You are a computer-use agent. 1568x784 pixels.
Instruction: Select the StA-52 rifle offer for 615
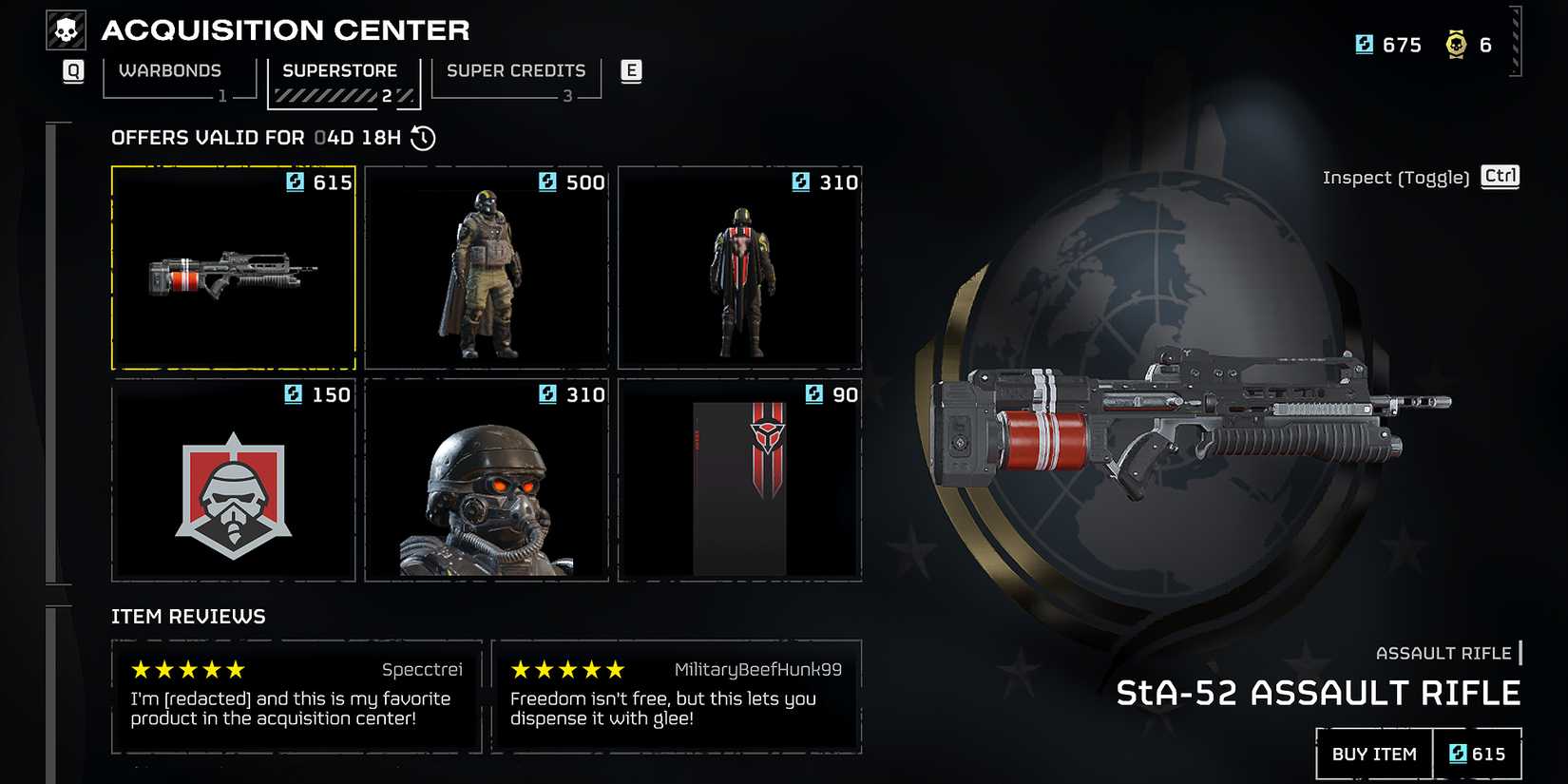[x=234, y=268]
